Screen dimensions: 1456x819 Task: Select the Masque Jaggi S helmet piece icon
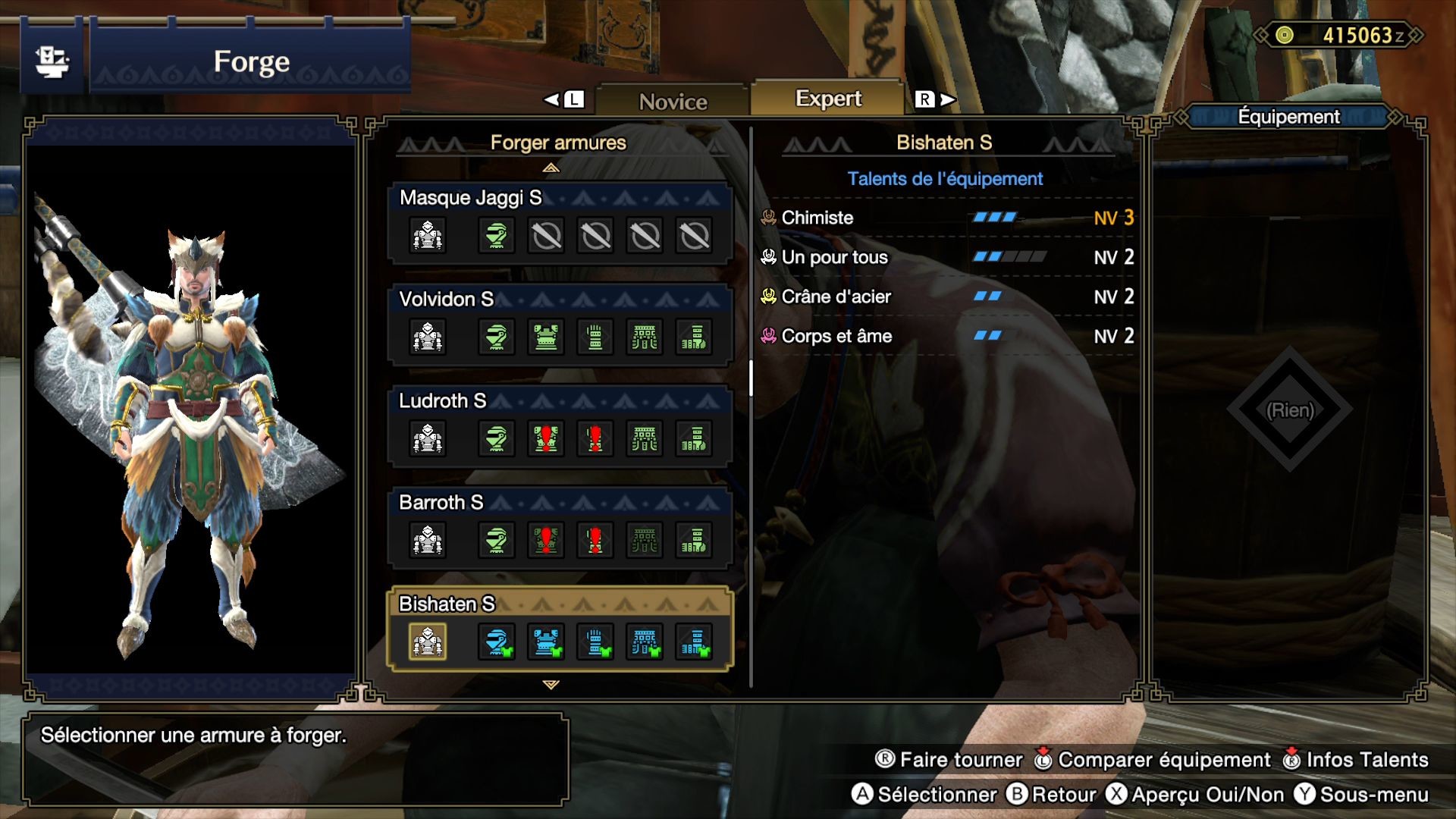pyautogui.click(x=495, y=235)
